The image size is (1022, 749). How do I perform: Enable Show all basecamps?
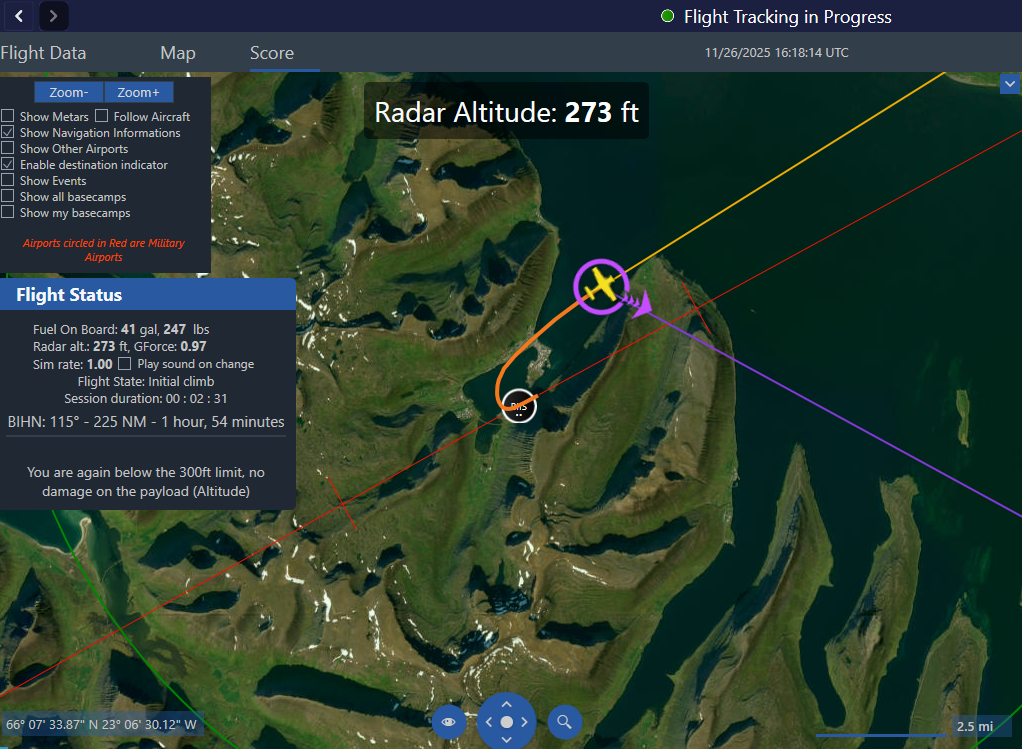point(8,197)
